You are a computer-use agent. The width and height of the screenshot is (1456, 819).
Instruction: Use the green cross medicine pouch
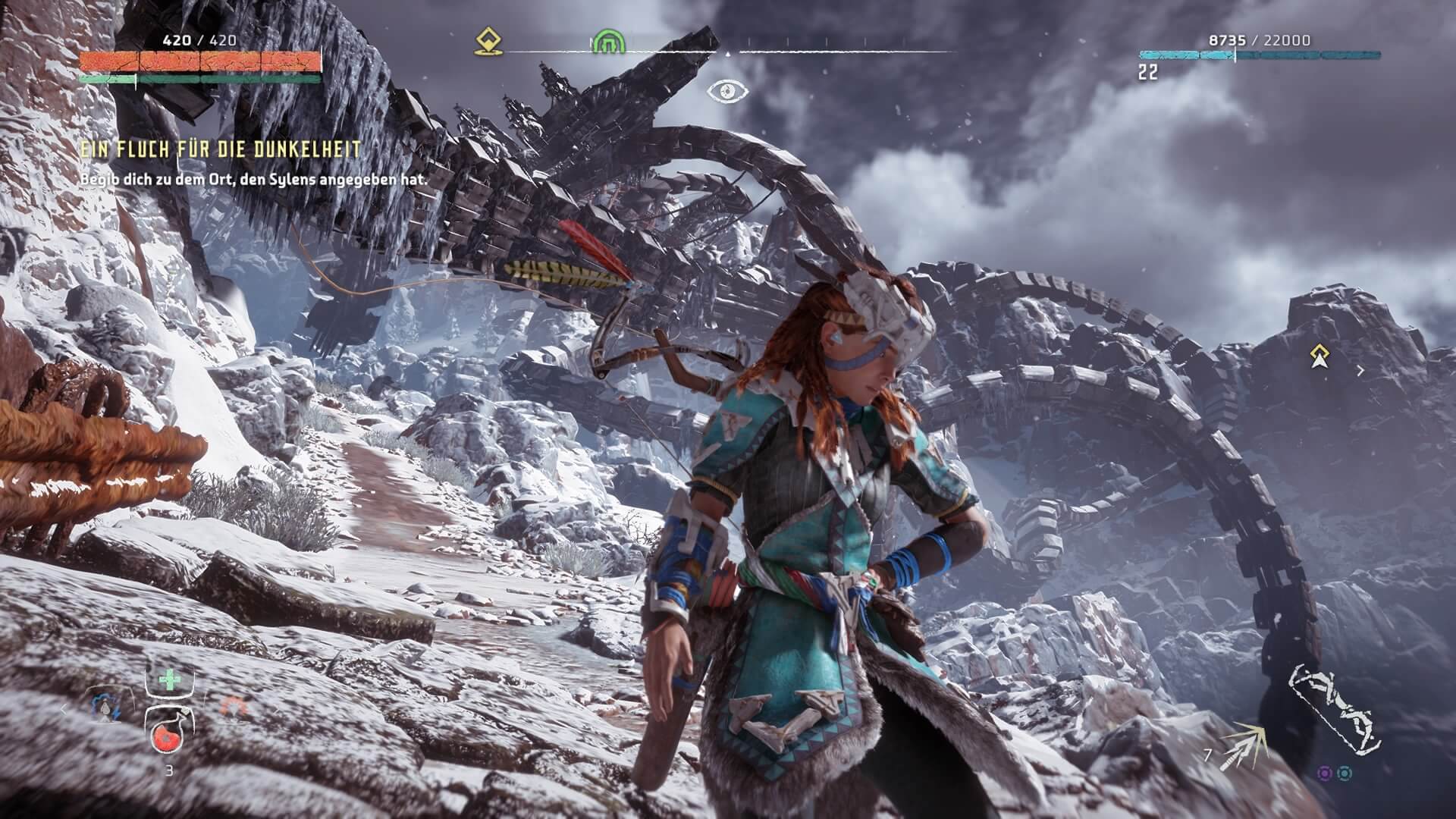coord(169,679)
